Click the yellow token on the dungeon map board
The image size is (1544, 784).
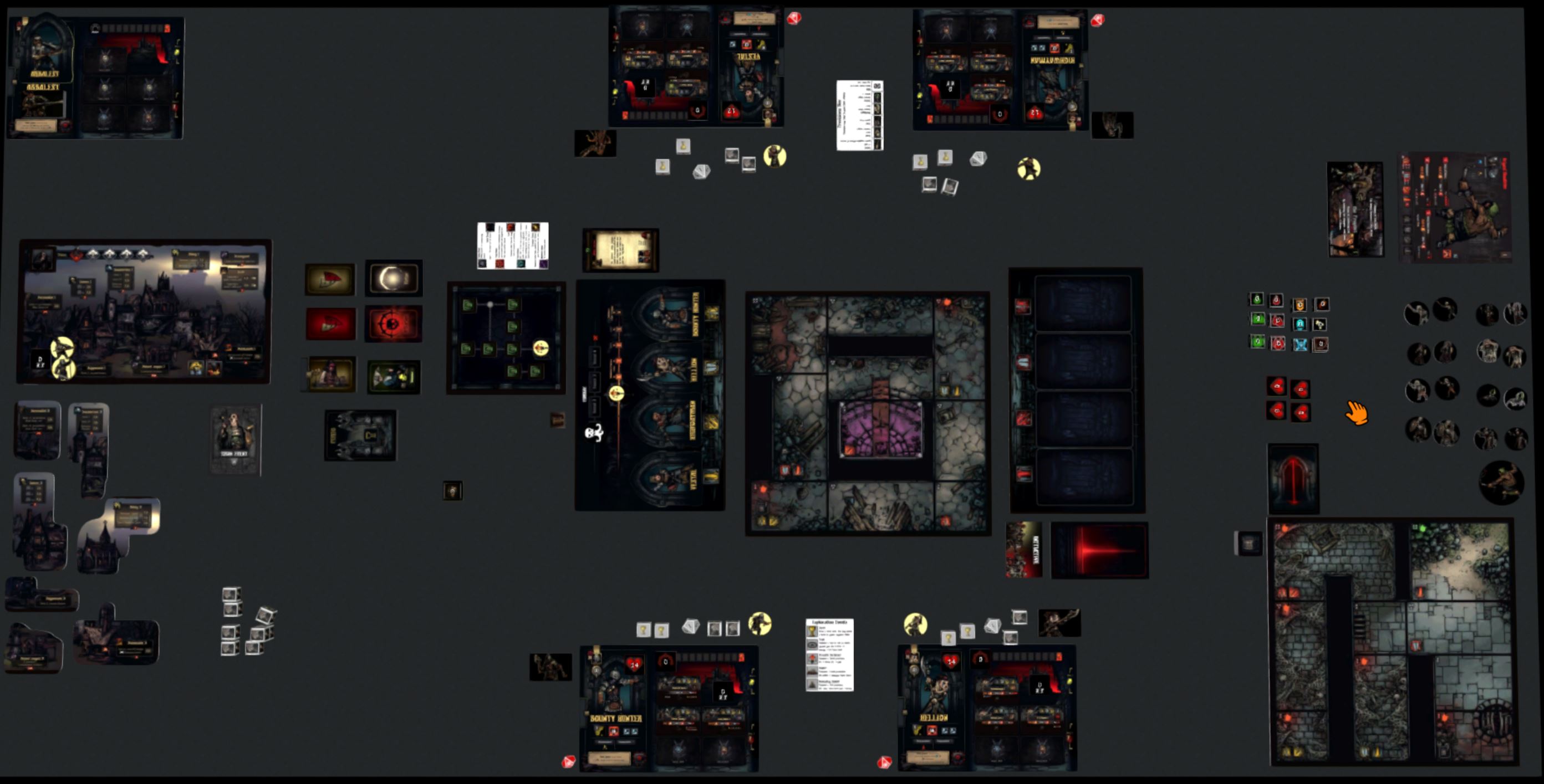541,348
